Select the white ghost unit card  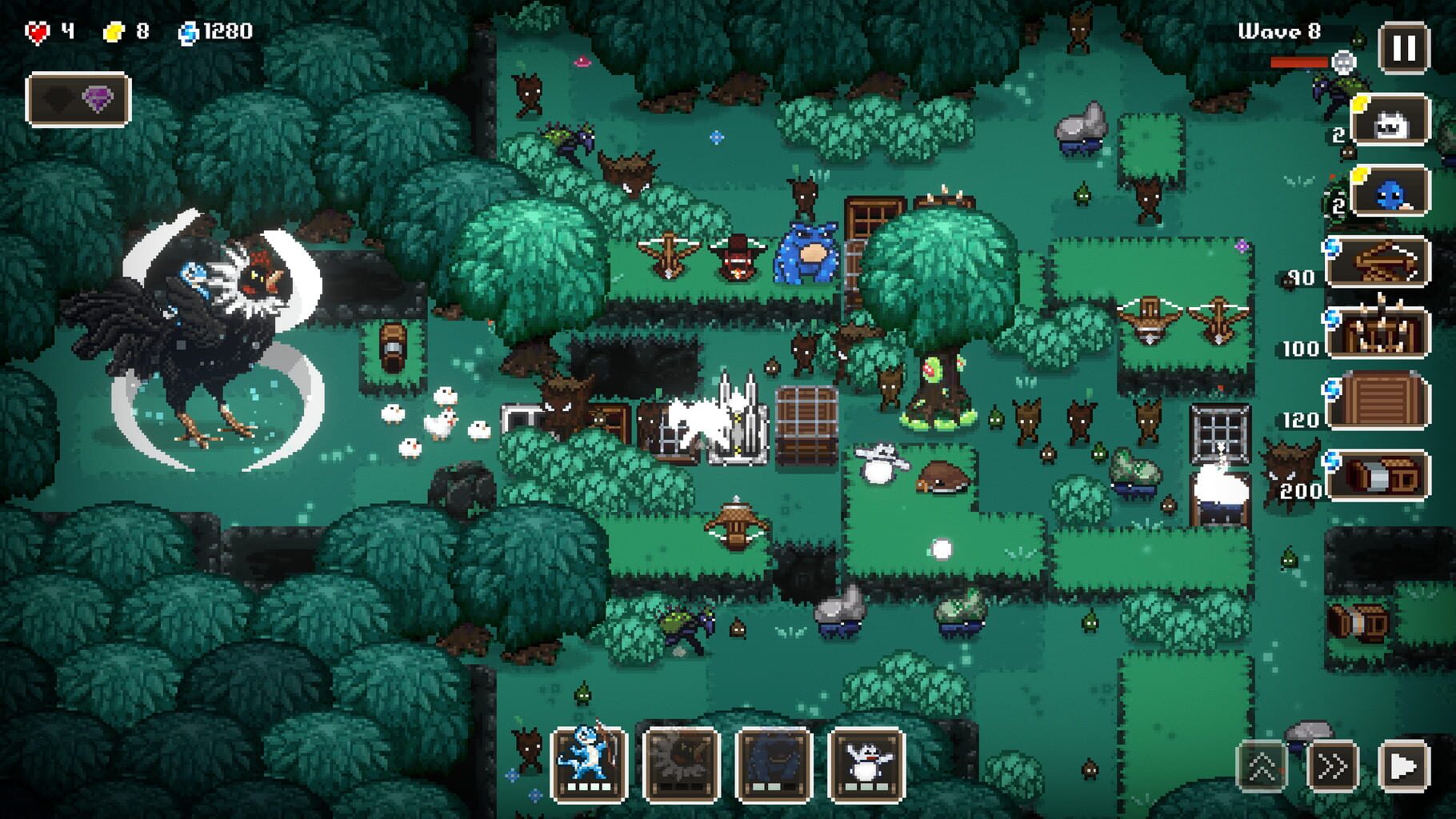pyautogui.click(x=1392, y=120)
